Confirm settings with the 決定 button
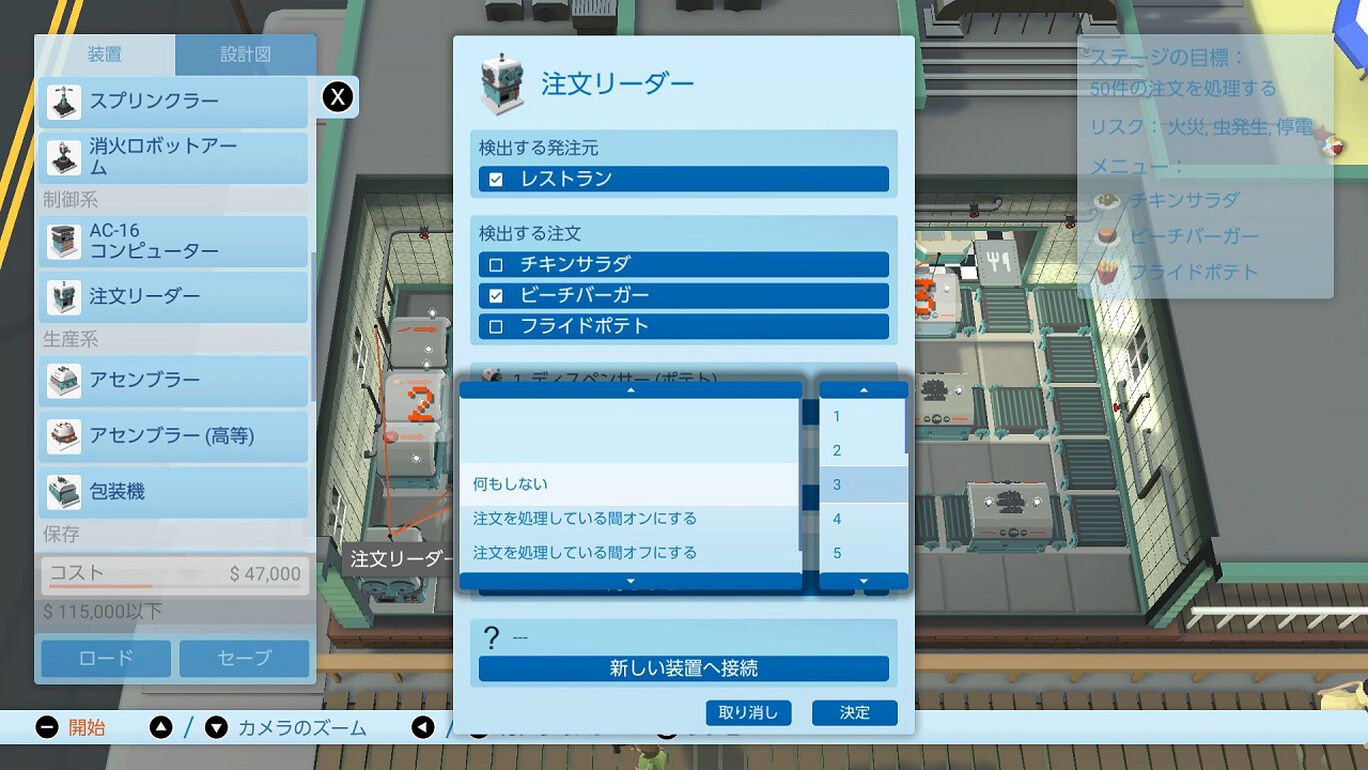Screen dimensions: 1368x770 [854, 713]
